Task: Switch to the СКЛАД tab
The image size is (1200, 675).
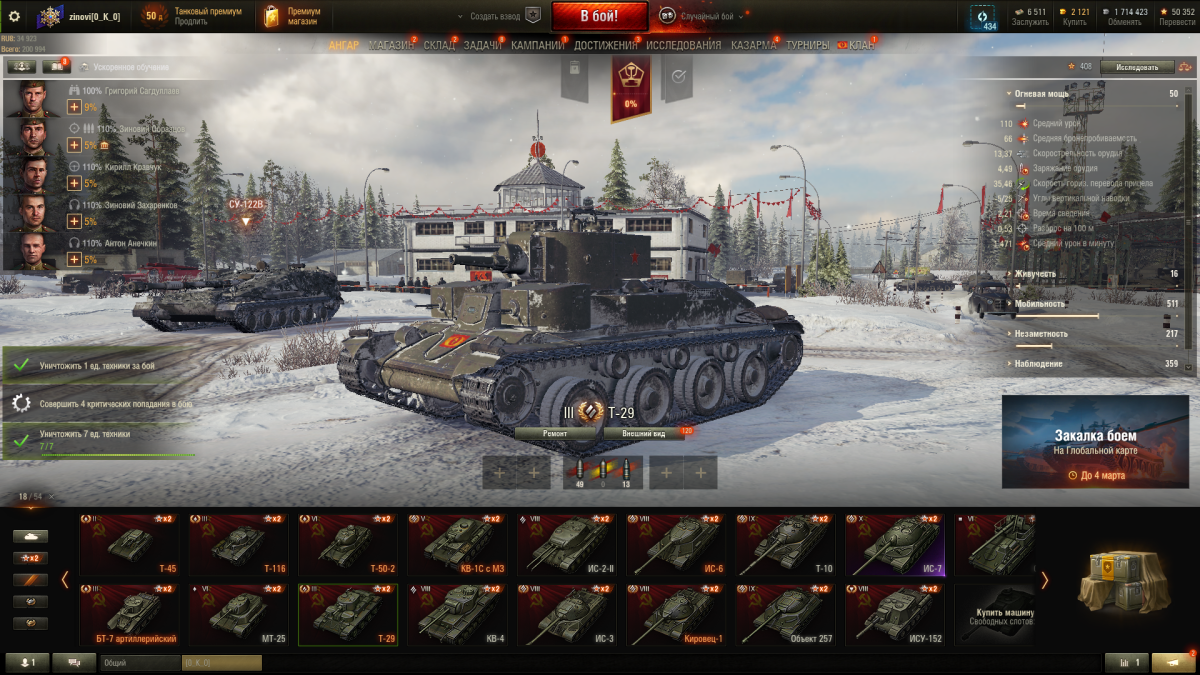Action: coord(439,45)
